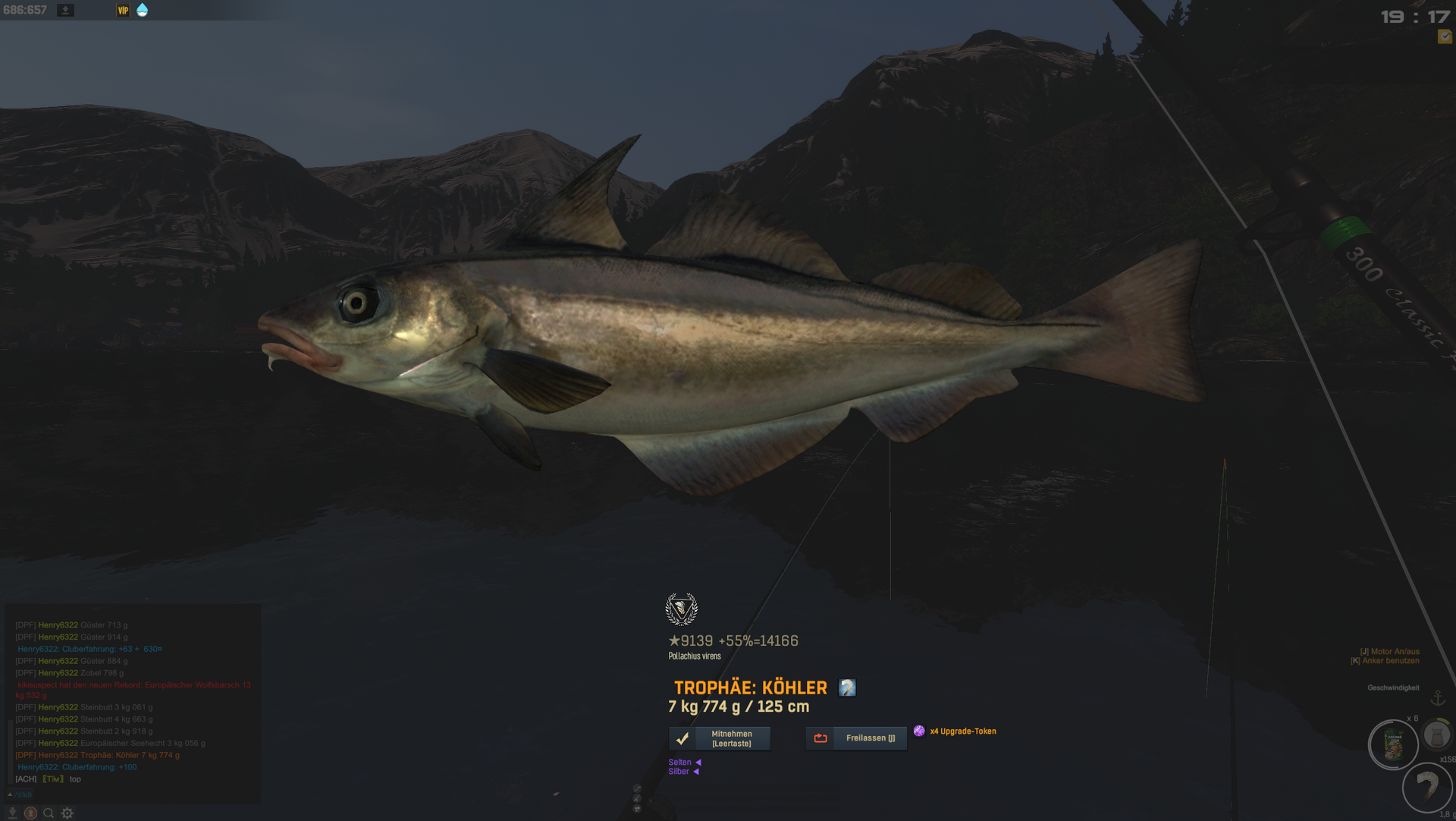Select the groundbait bag slot
1456x821 pixels.
(1393, 745)
